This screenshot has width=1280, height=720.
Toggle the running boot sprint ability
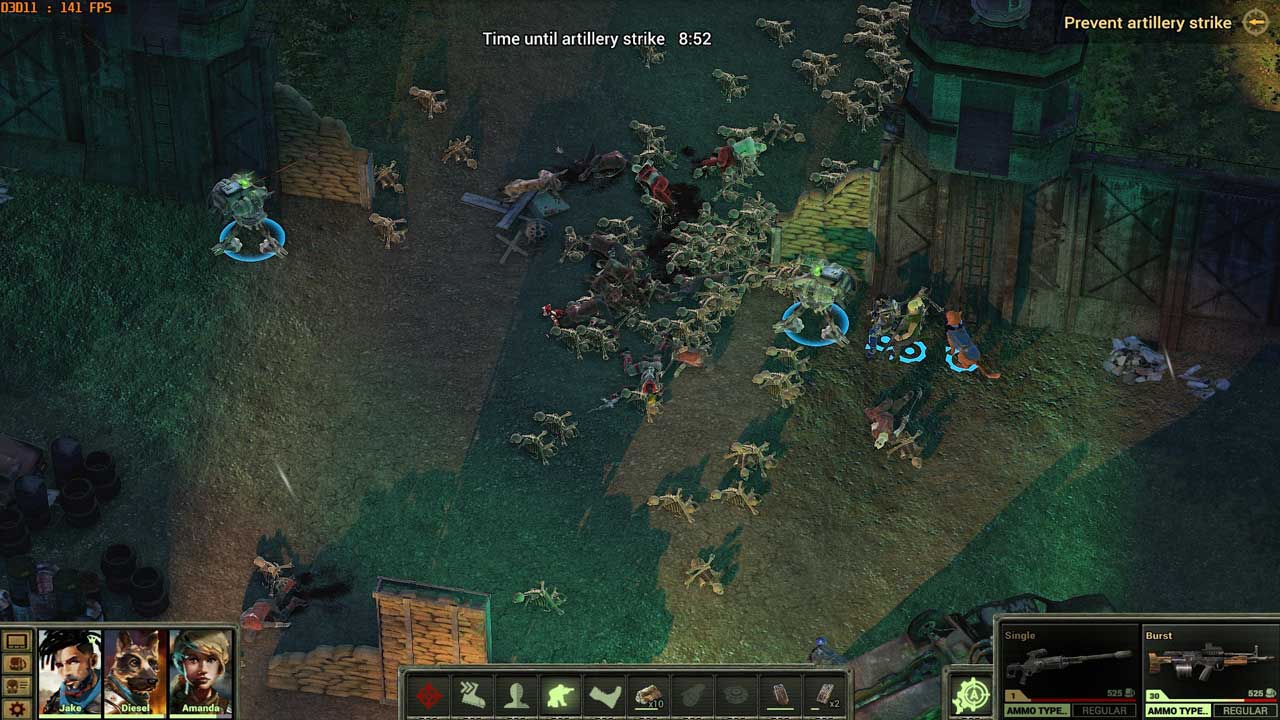(473, 695)
